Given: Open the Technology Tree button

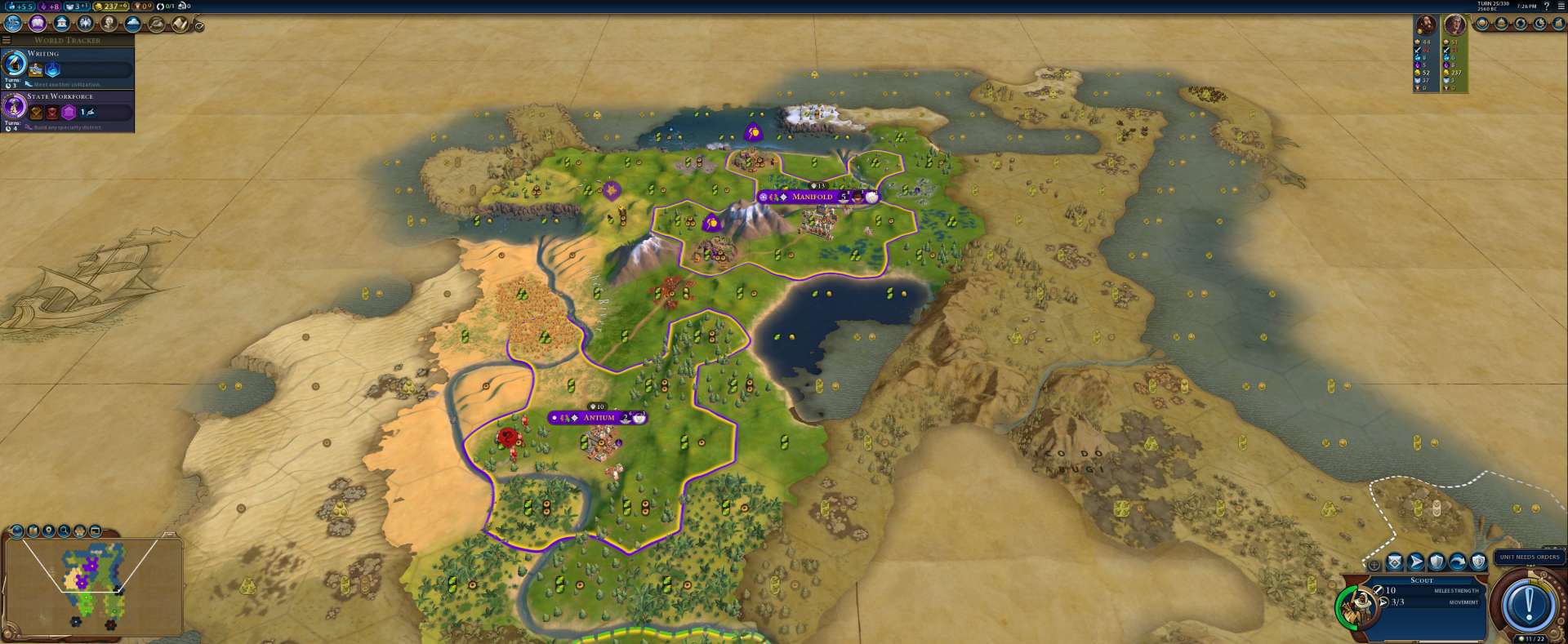Looking at the screenshot, I should click(13, 24).
